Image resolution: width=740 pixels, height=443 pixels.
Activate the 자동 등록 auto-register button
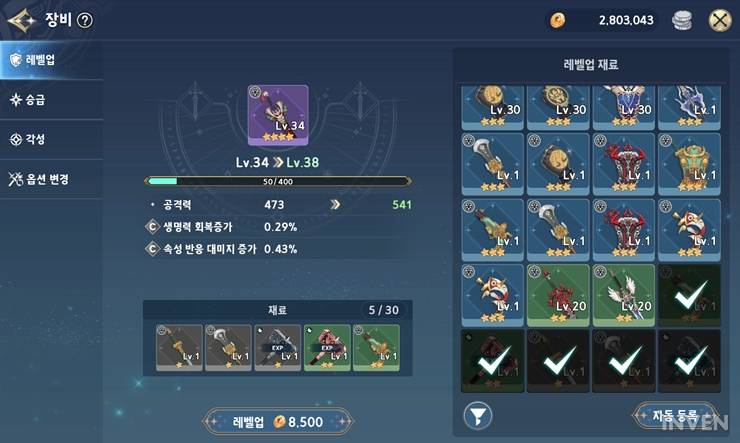click(675, 413)
